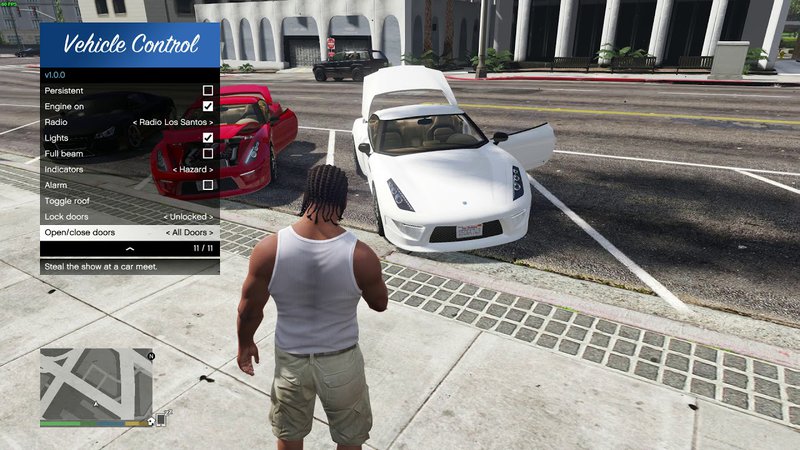Switch the Lock doors Unlocked option

(x=188, y=217)
